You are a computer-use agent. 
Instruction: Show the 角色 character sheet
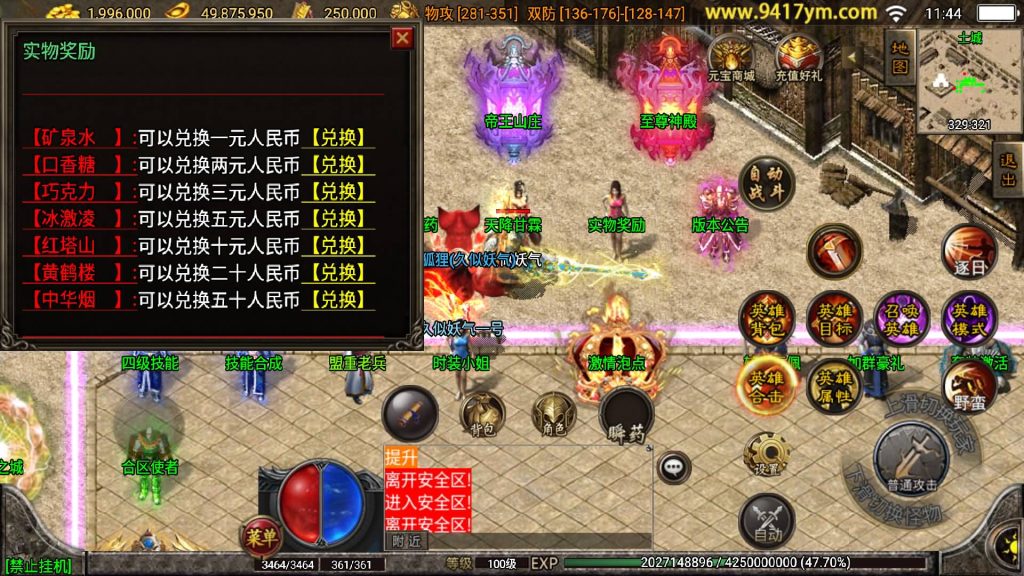click(553, 414)
